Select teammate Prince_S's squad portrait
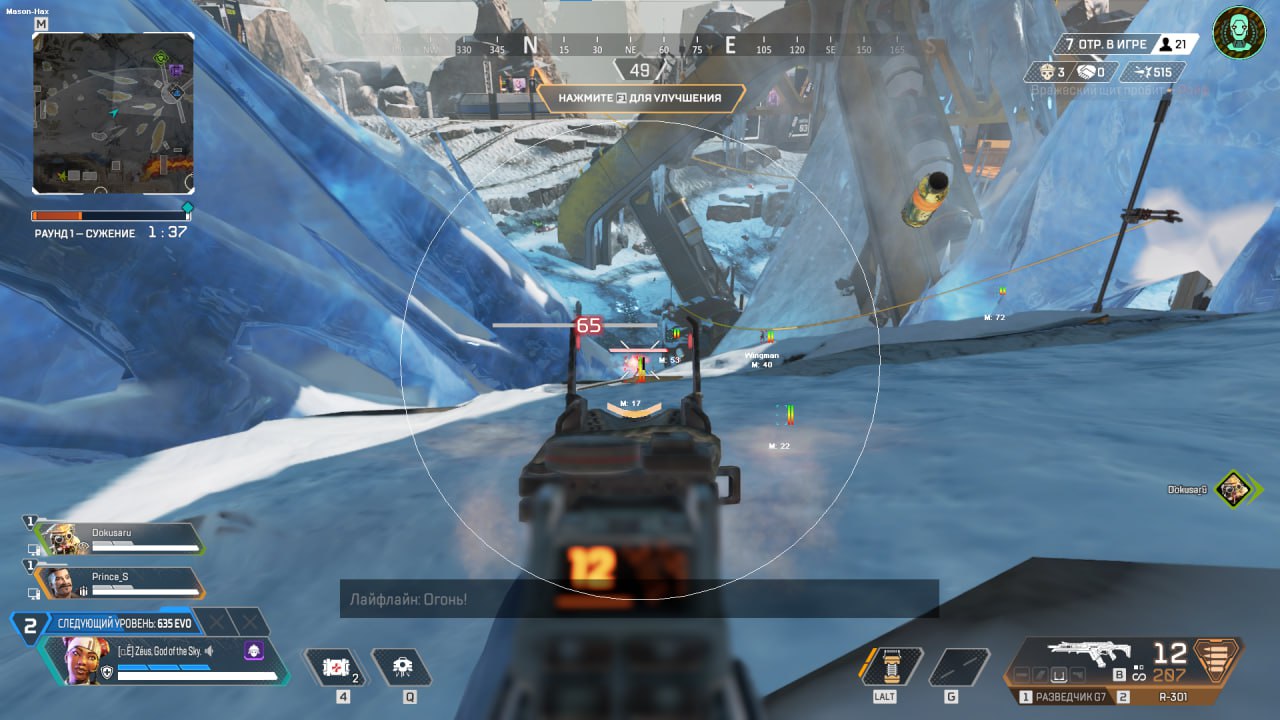1280x720 pixels. pos(60,582)
